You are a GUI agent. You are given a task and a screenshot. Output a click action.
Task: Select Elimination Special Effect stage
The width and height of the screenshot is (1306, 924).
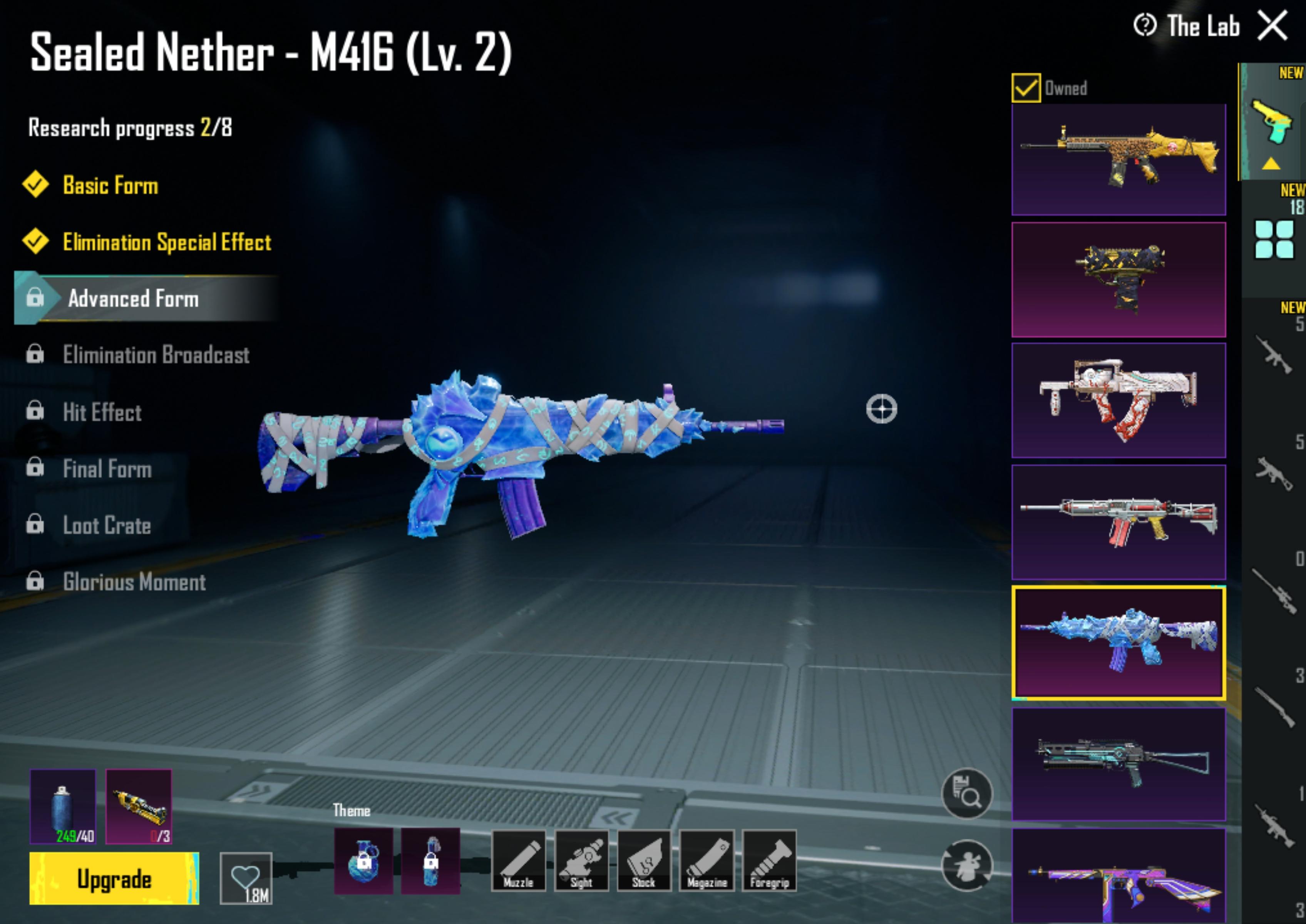166,242
